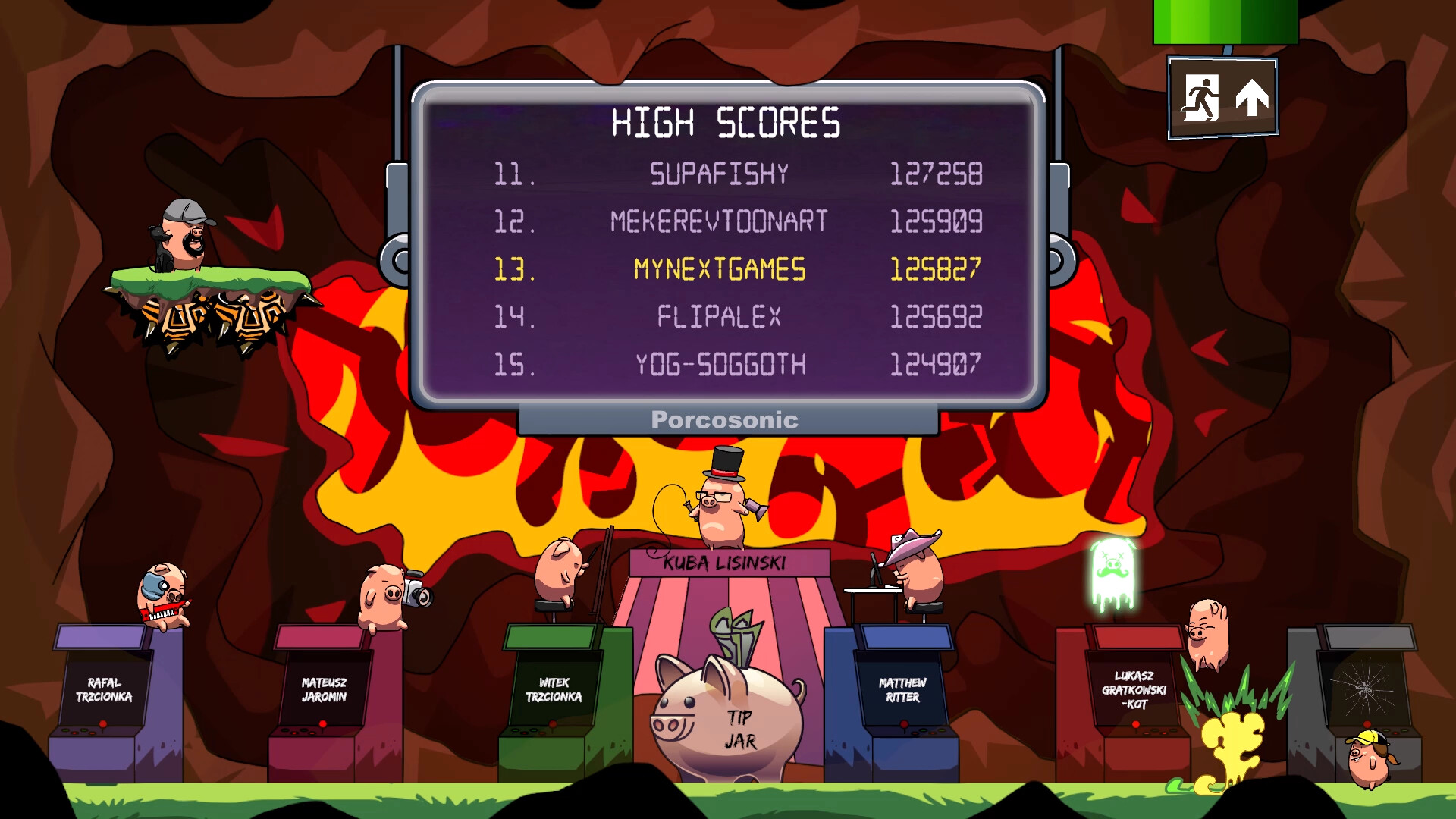Click the highlighted MYNEXTGAMES score row
Screen dimensions: 1456x819
pyautogui.click(x=719, y=269)
